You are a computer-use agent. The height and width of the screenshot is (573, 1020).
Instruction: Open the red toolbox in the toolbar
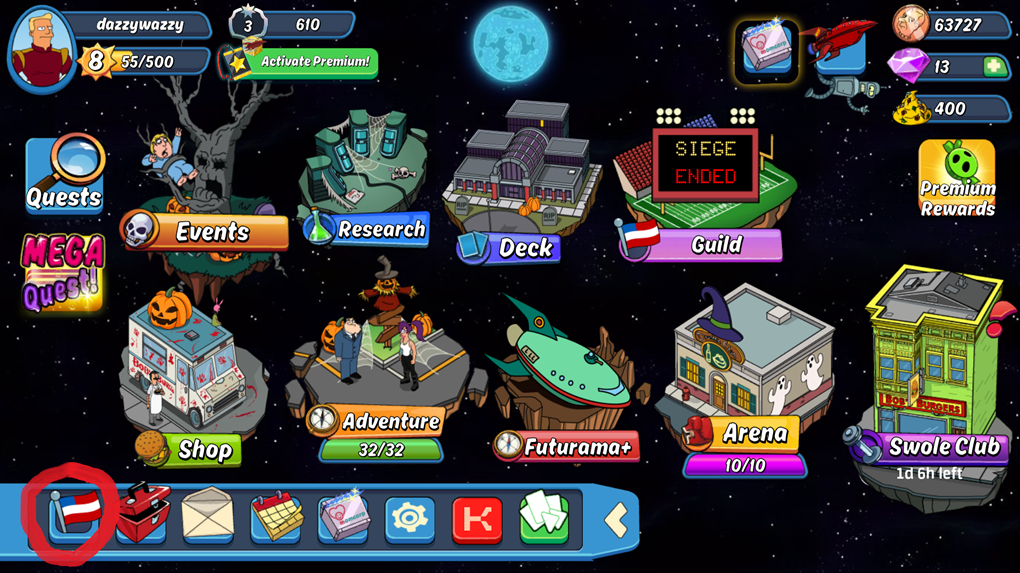(x=143, y=515)
